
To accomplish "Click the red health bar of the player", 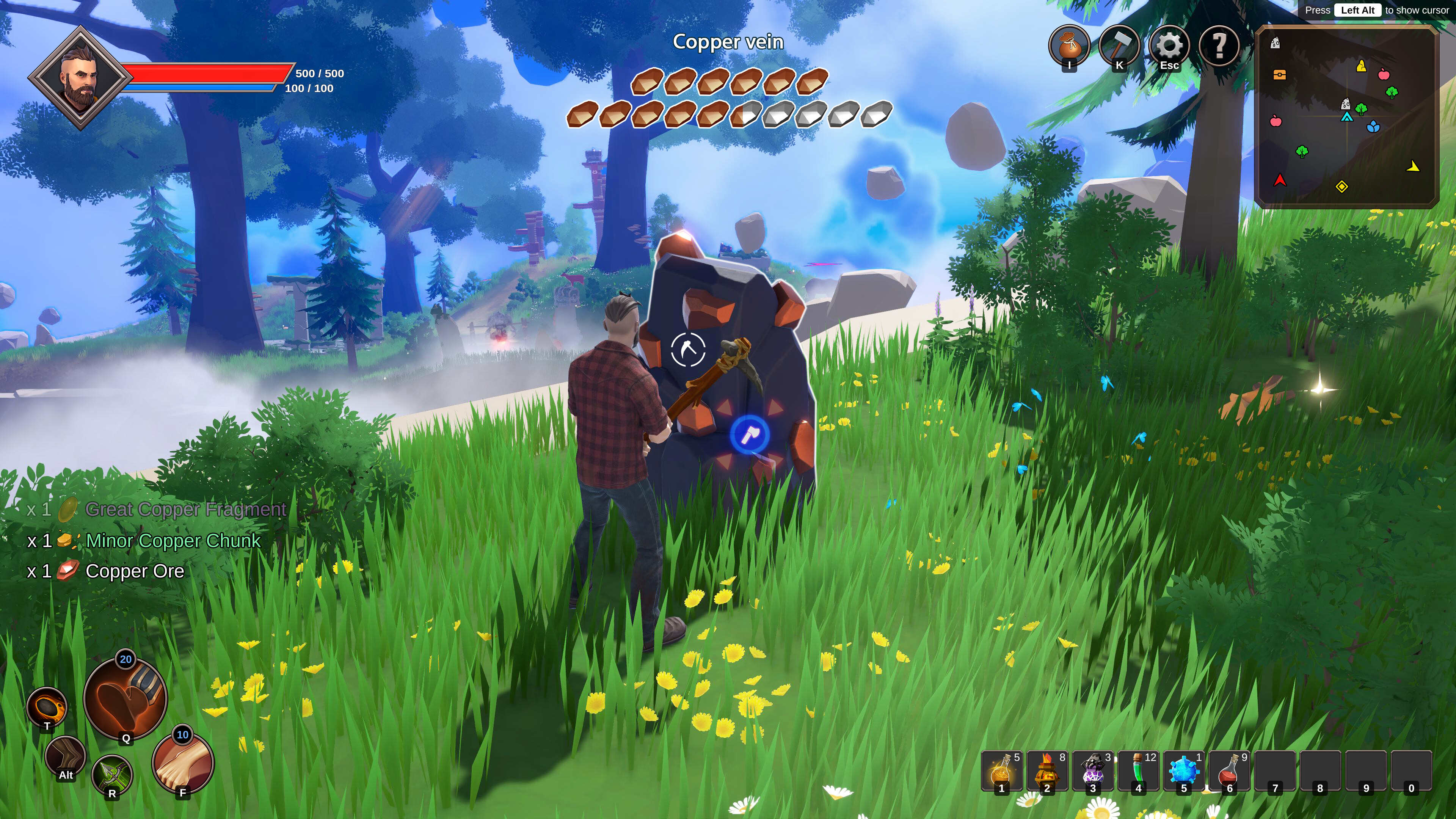I will click(x=209, y=72).
